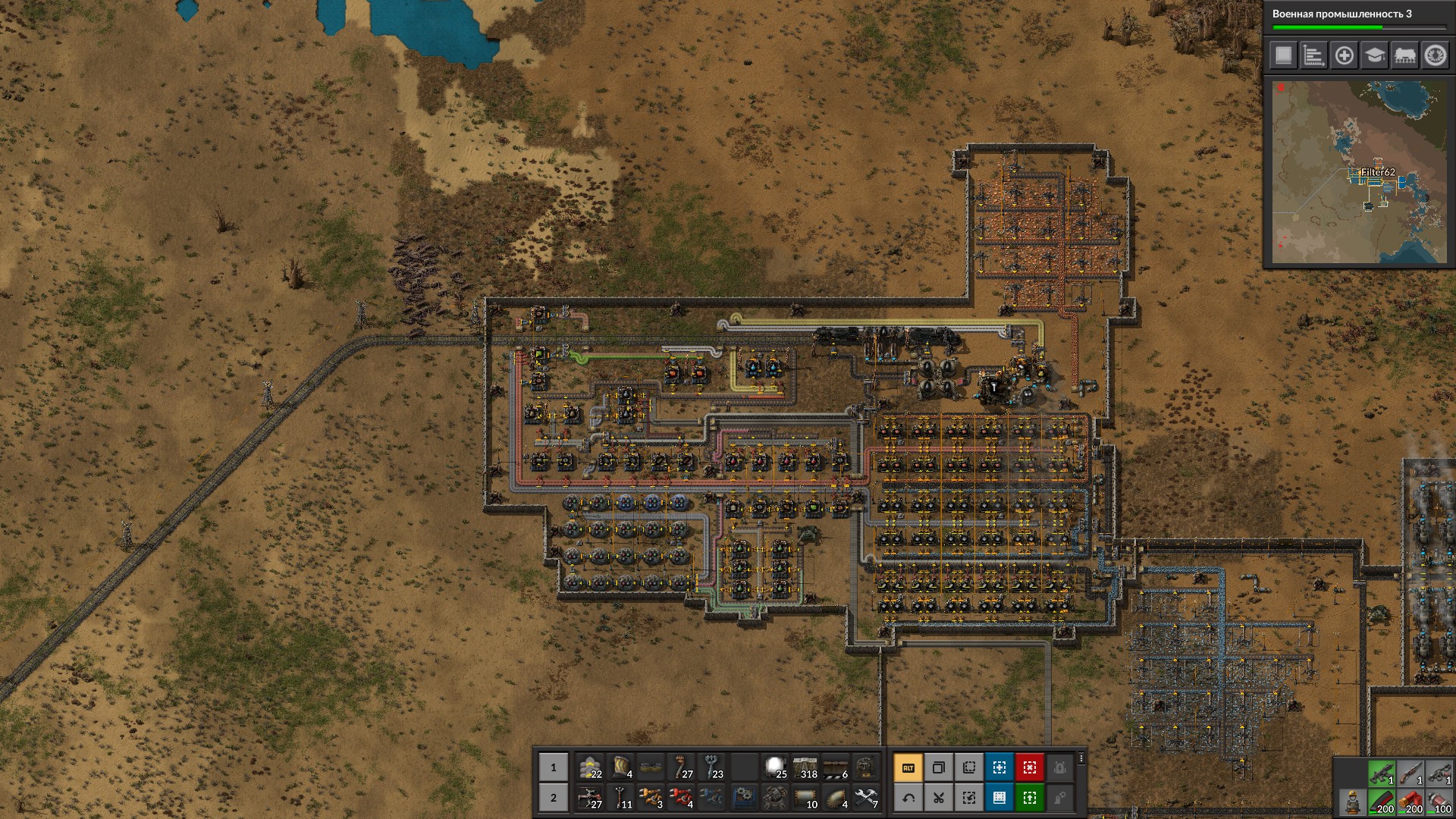Viewport: 1456px width, 819px height.
Task: Pick the repair pack slot
Action: tap(865, 798)
